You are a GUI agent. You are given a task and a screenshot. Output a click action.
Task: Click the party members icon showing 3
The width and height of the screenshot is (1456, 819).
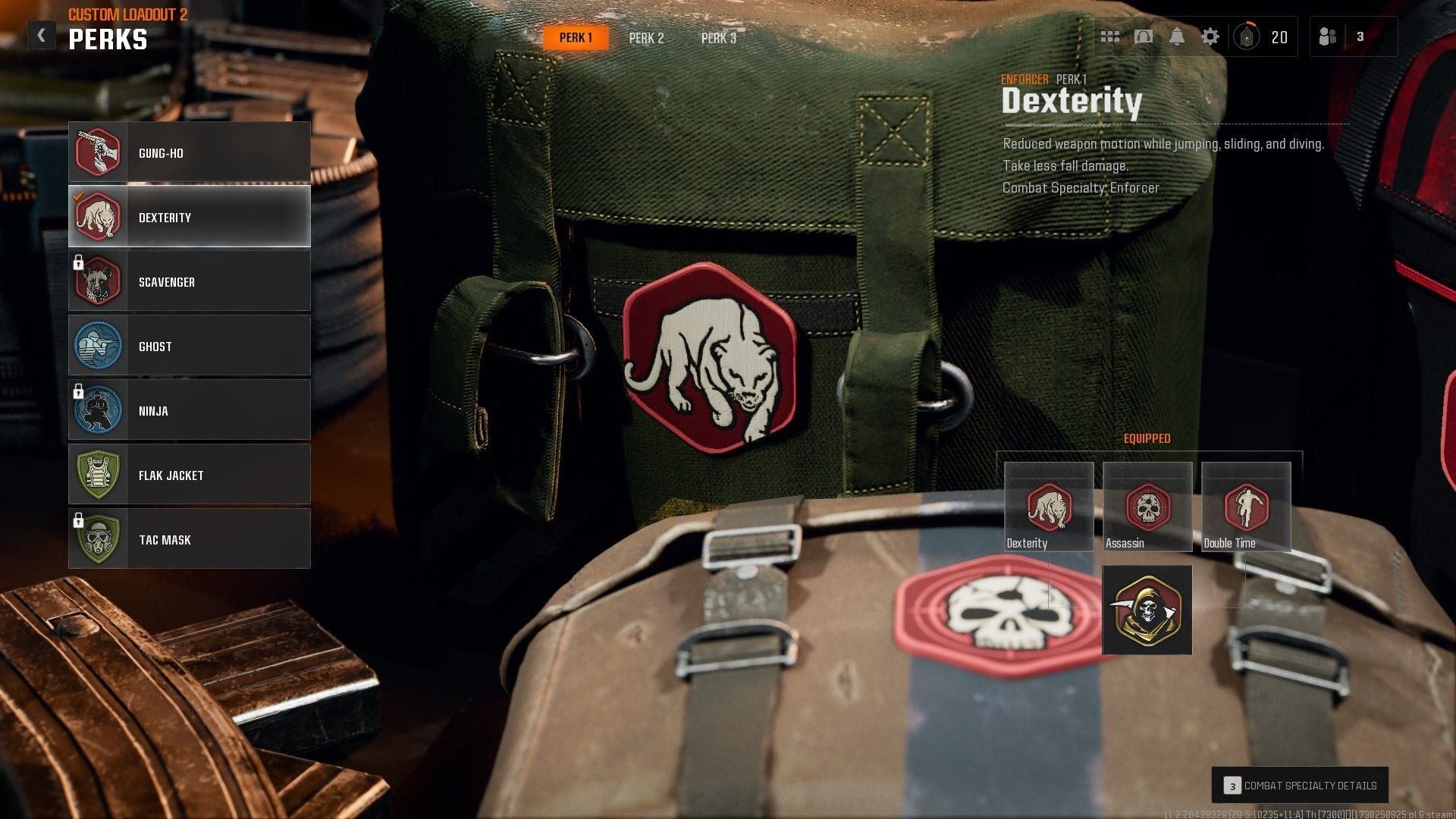click(x=1327, y=36)
